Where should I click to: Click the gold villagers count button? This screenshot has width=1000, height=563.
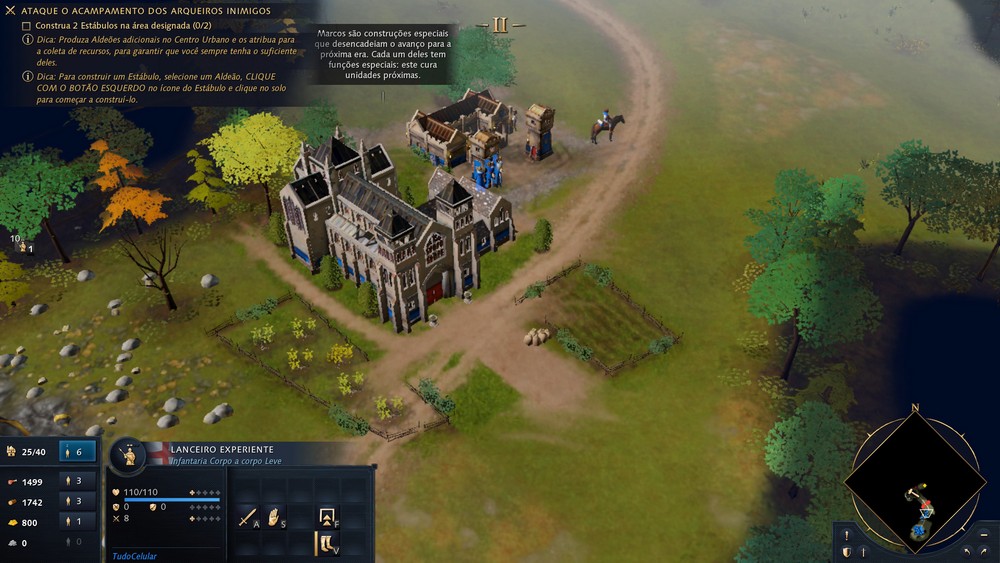(x=78, y=521)
